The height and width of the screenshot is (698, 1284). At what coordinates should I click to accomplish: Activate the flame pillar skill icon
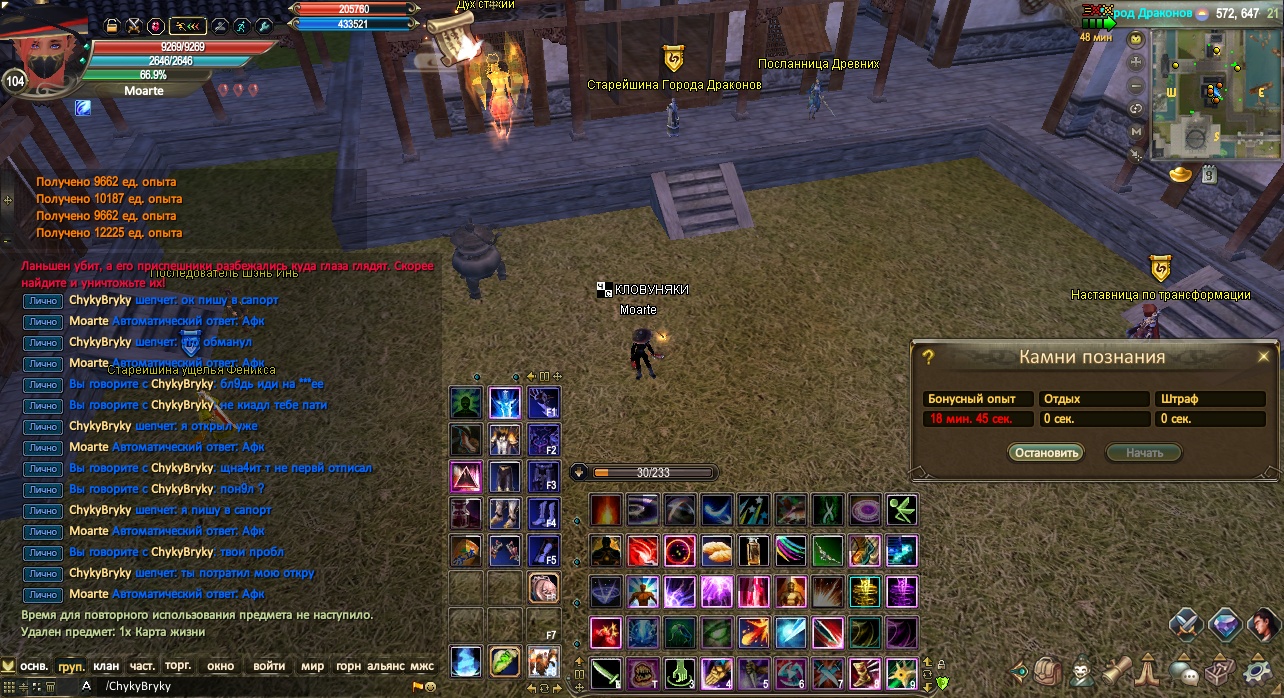pos(605,509)
